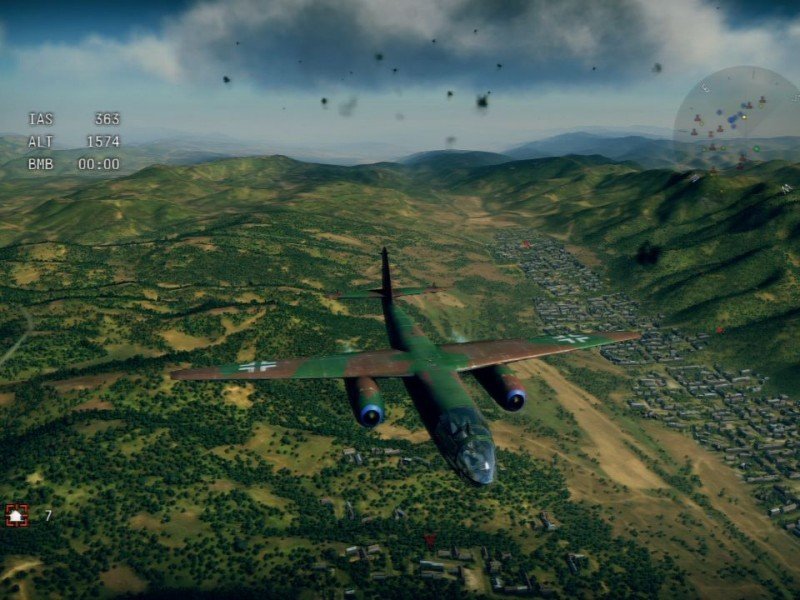Select the bomb payload icon
This screenshot has width=800, height=600.
coord(17,515)
